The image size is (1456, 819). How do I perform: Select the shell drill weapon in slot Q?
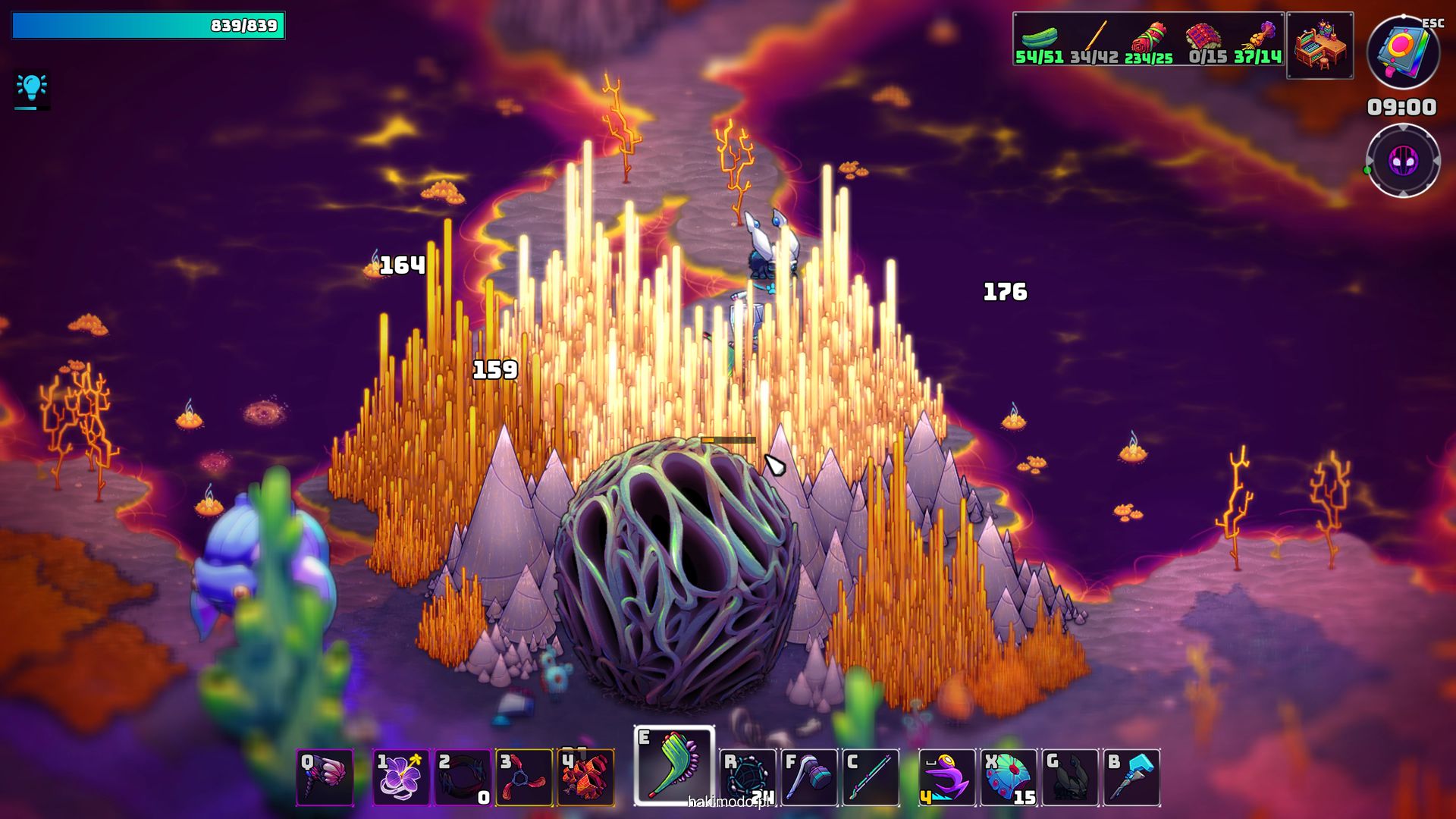coord(325,777)
